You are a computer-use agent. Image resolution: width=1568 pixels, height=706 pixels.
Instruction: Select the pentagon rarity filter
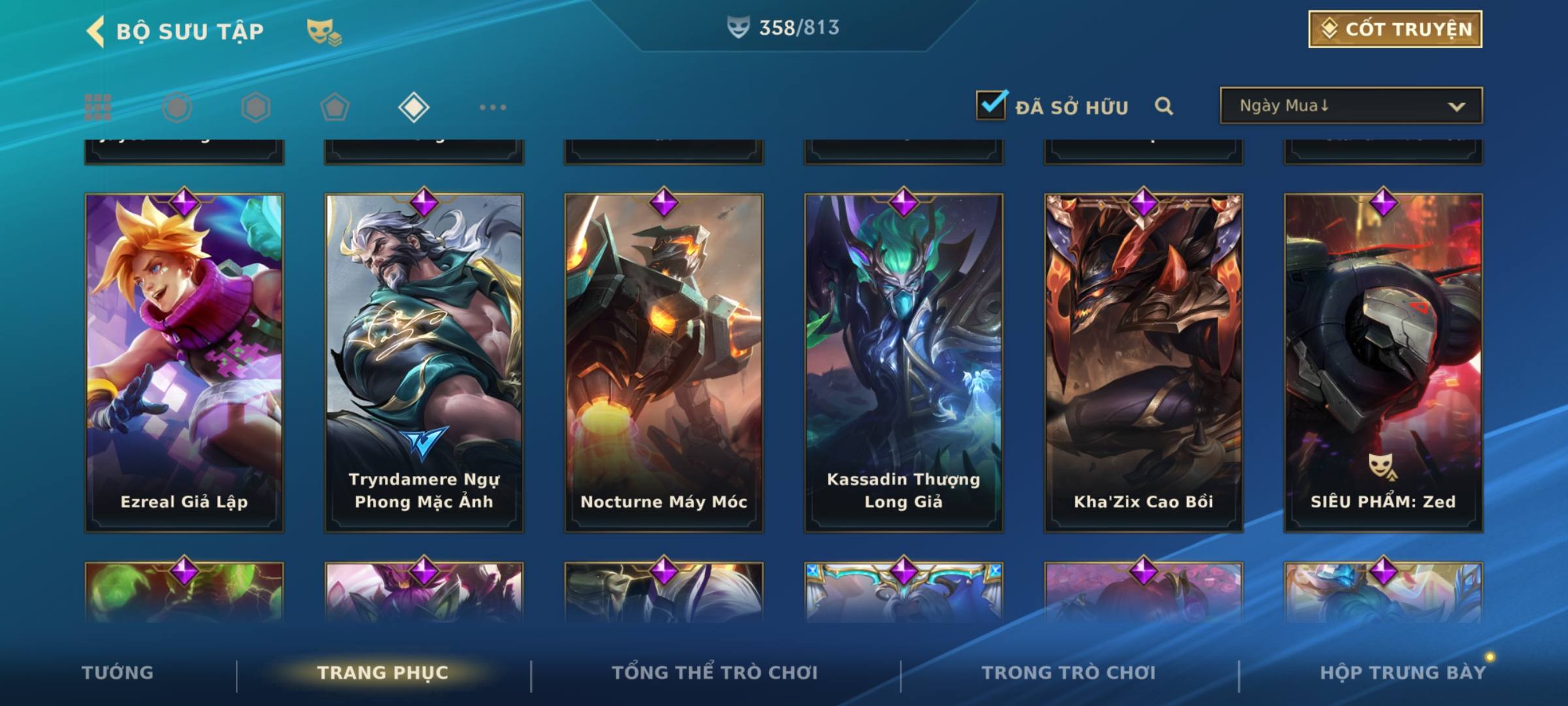coord(335,107)
